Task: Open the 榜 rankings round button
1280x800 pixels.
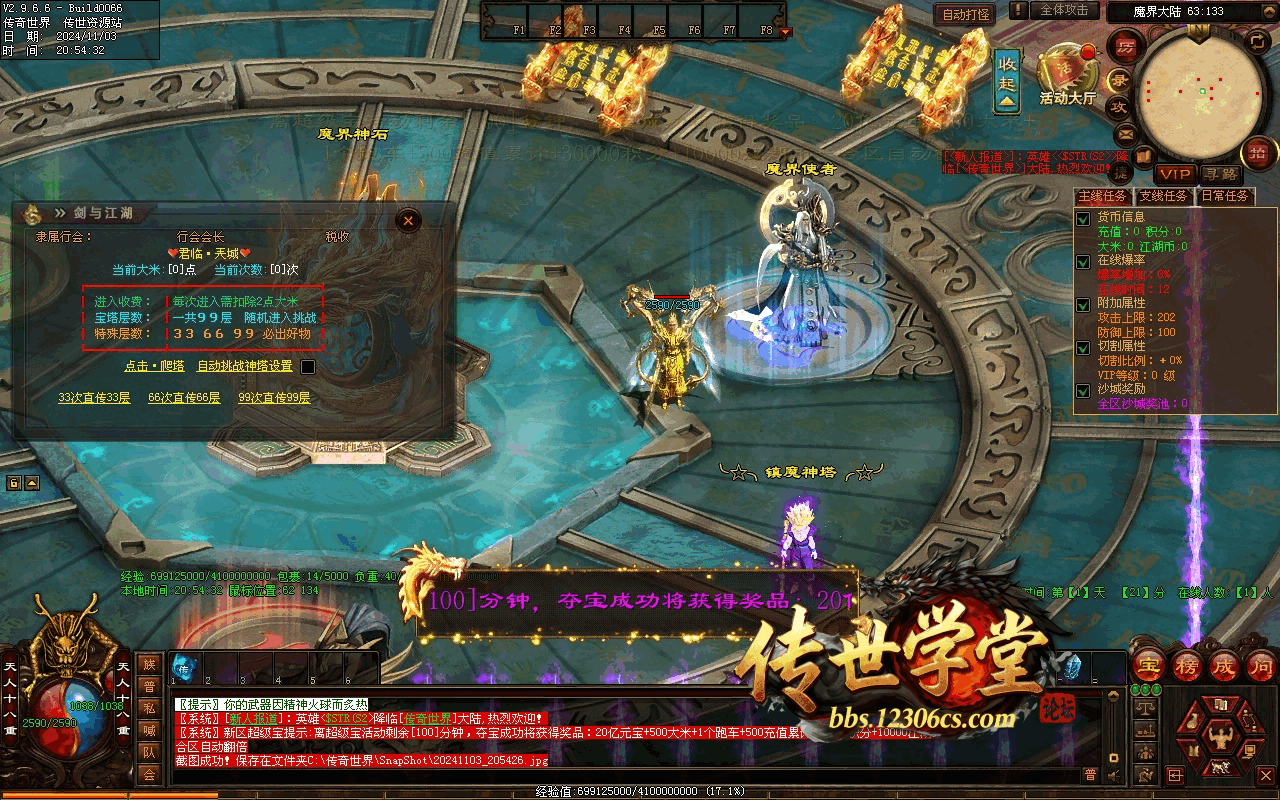Action: point(1187,665)
